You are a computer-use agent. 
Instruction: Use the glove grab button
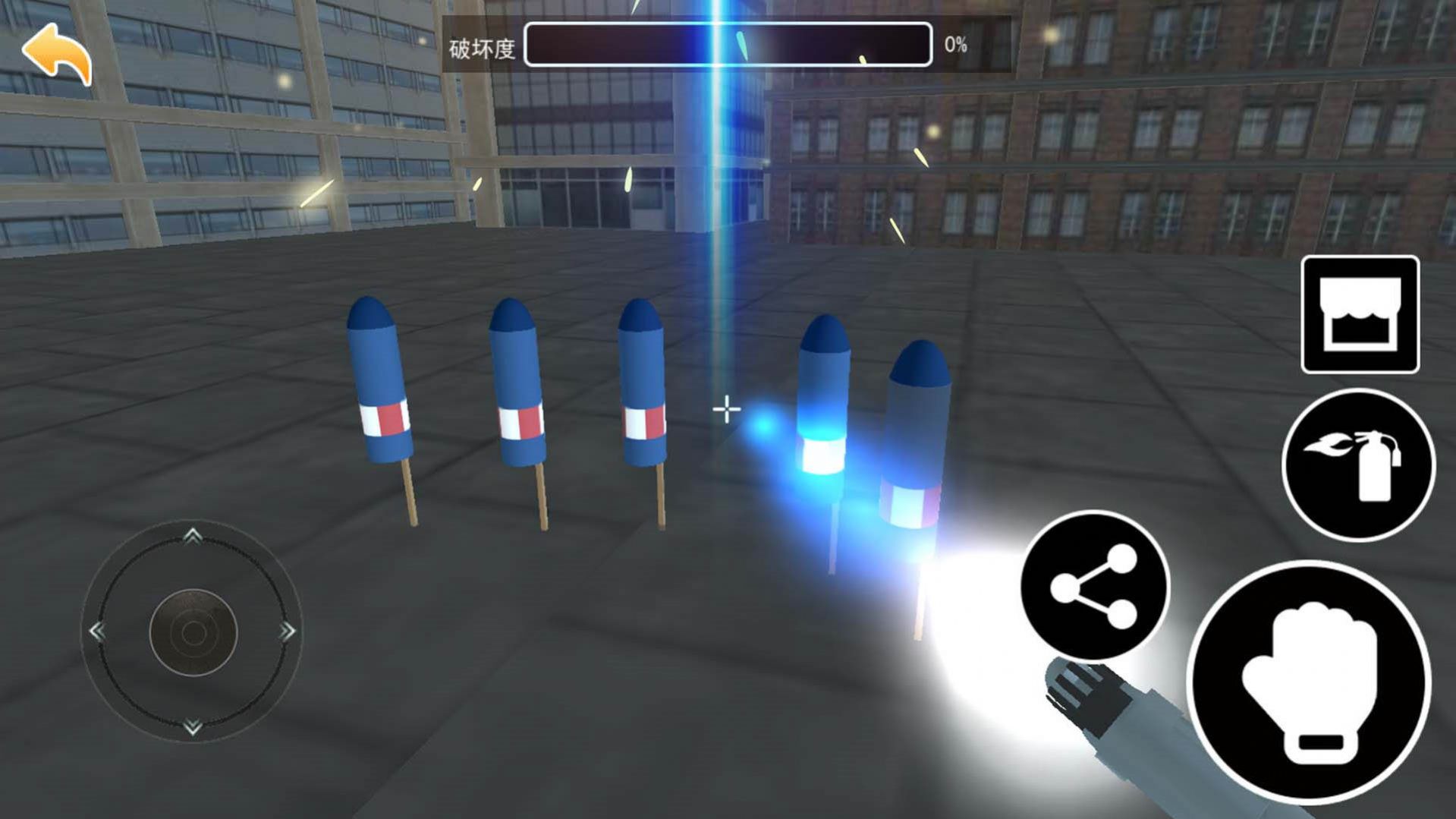(x=1309, y=682)
